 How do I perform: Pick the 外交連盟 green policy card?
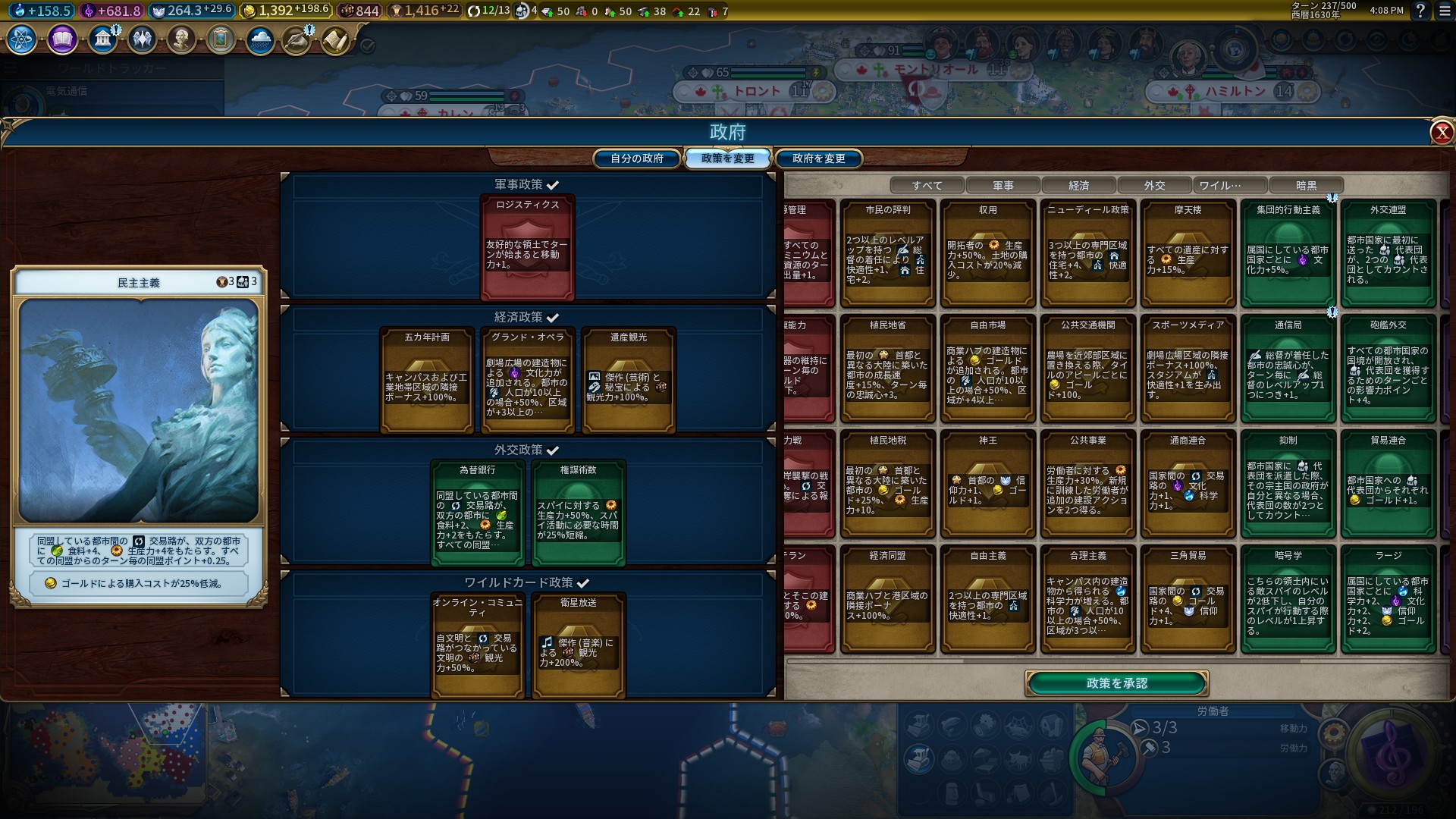1388,253
